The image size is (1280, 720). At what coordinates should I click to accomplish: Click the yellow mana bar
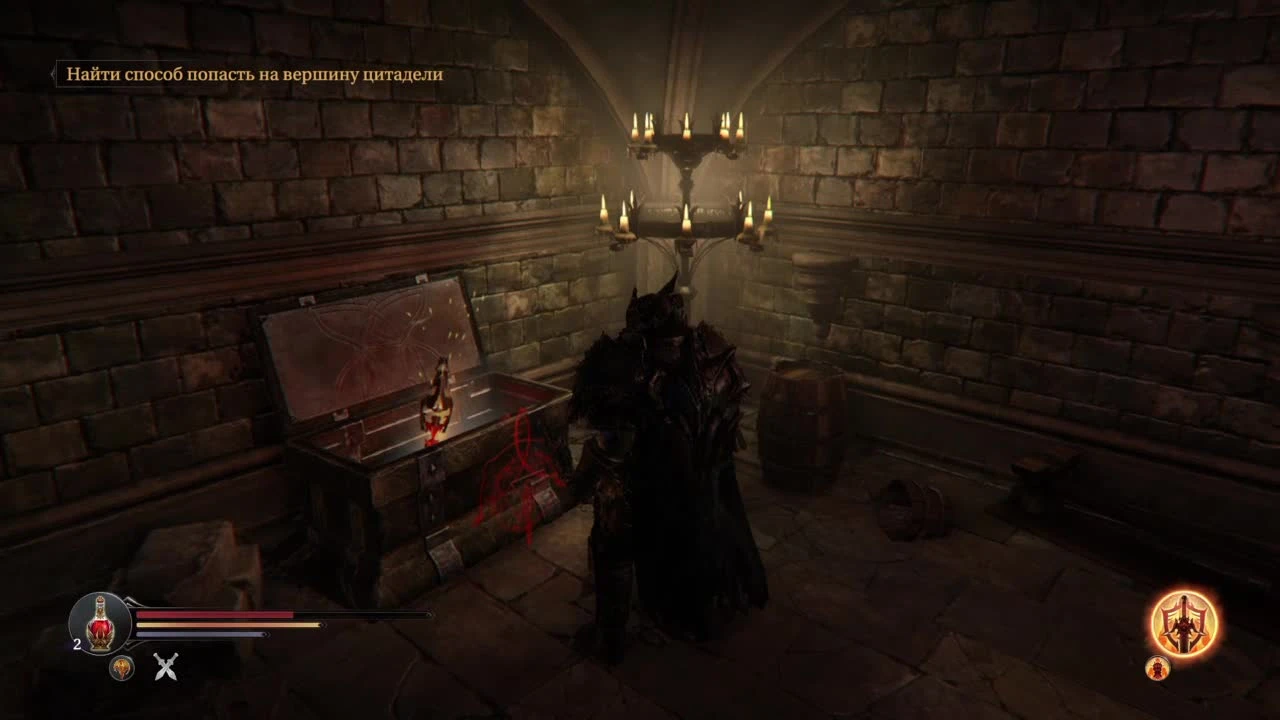[x=240, y=625]
